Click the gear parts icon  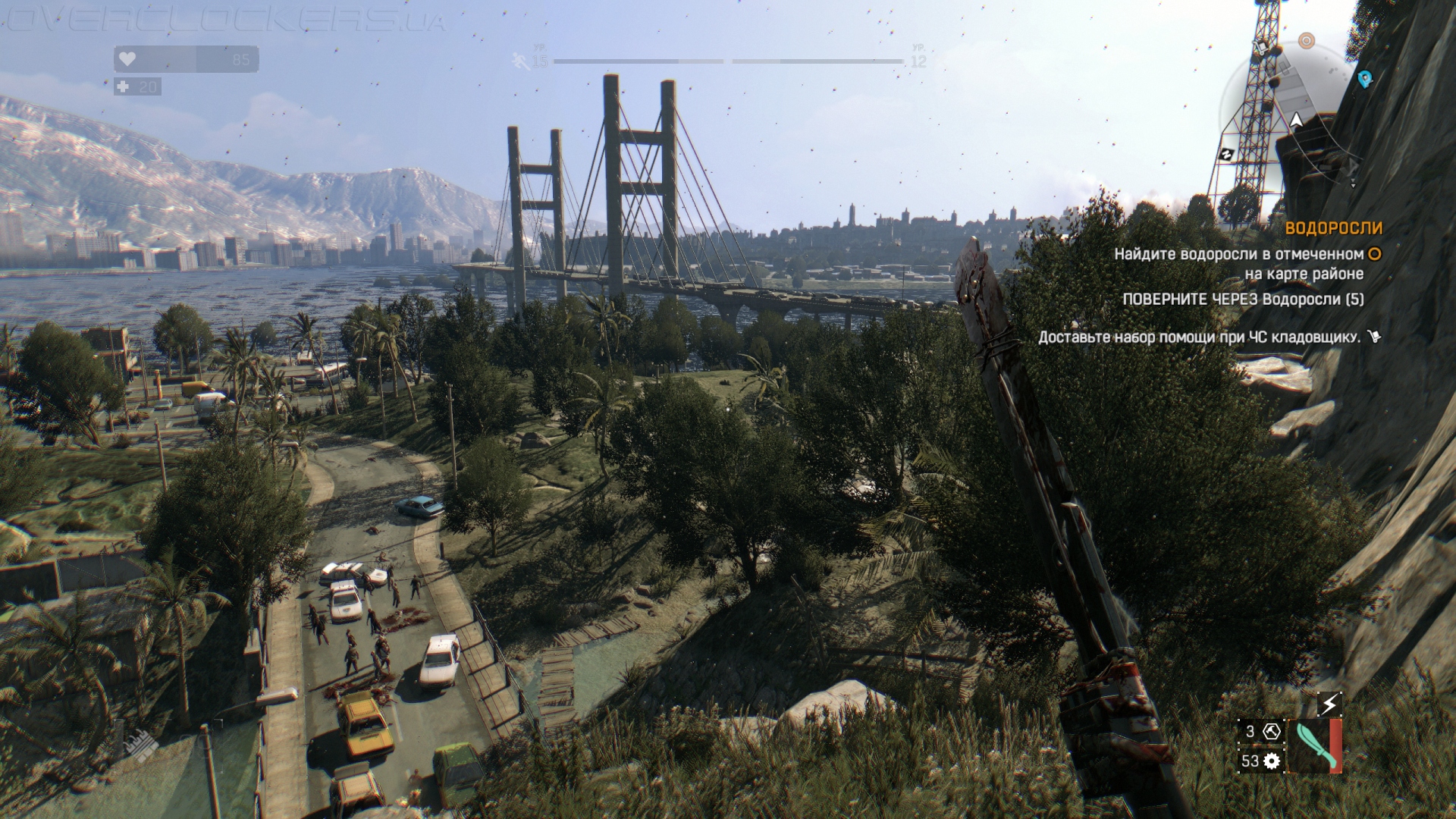point(1272,761)
